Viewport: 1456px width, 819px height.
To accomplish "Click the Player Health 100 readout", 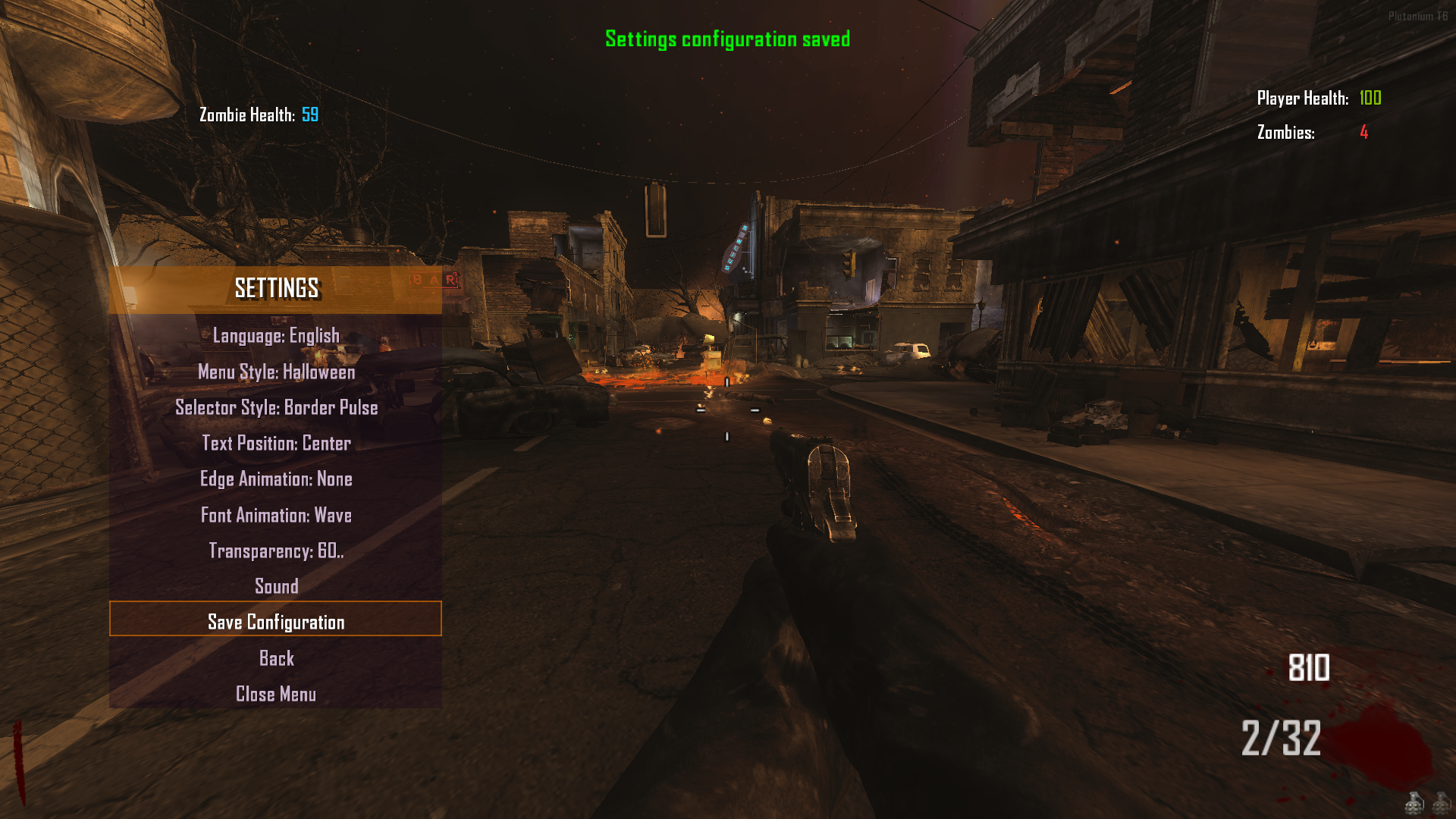I will point(1319,98).
